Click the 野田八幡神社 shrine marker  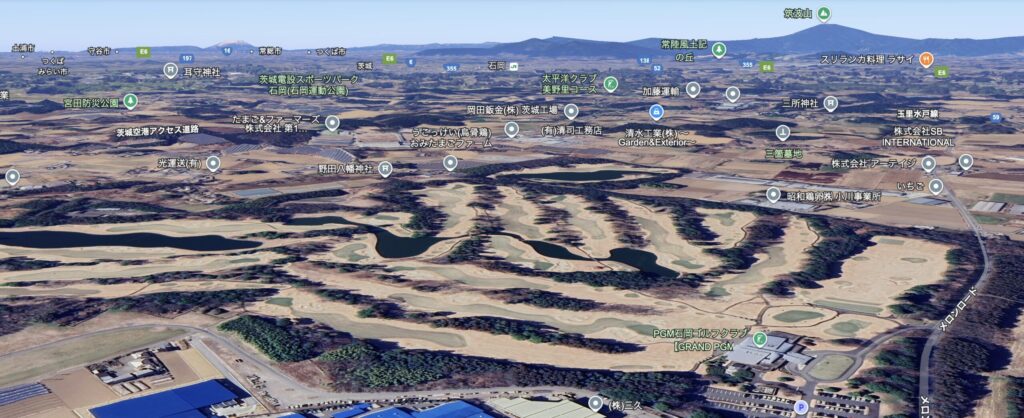coord(385,169)
